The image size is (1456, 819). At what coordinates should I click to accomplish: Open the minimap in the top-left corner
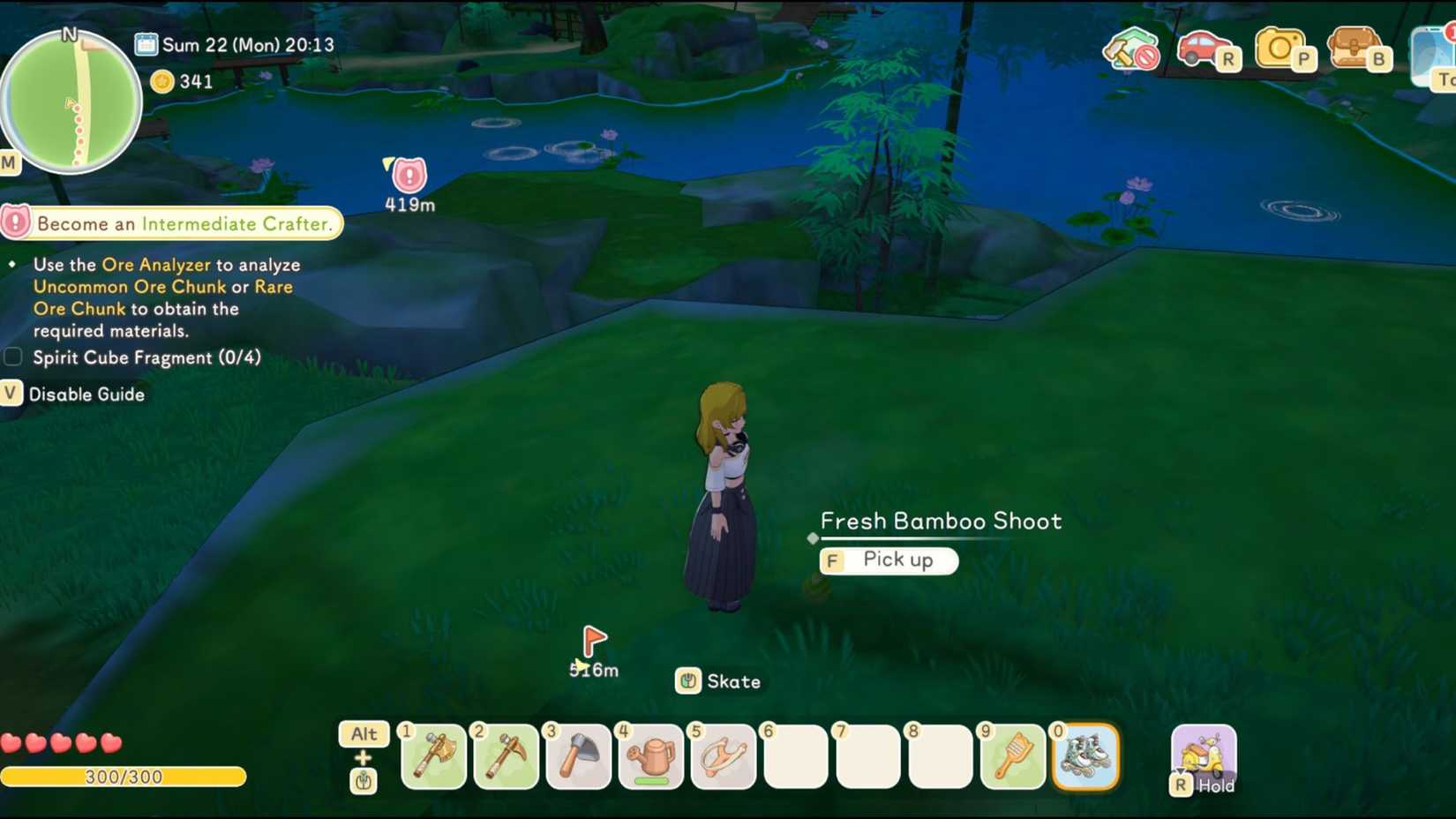(x=71, y=101)
